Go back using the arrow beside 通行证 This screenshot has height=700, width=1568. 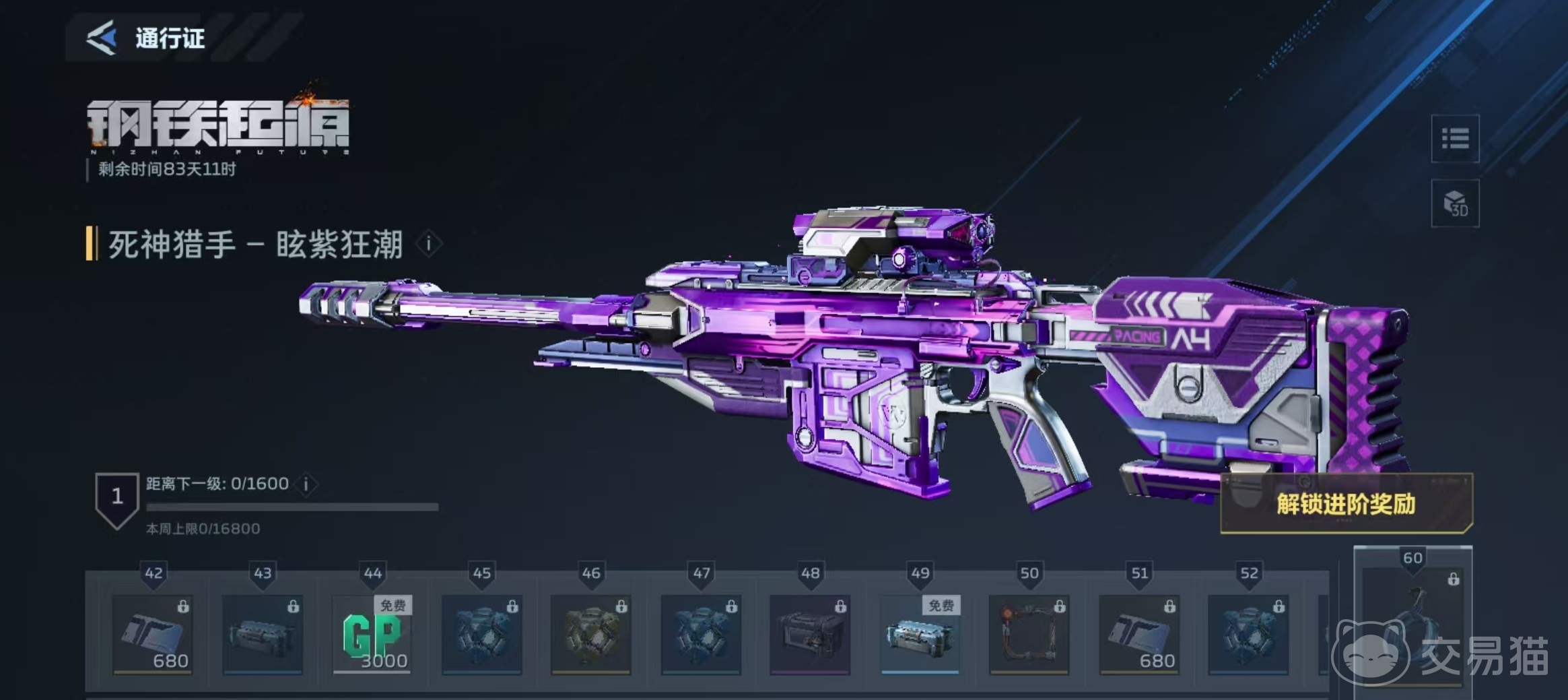[x=102, y=38]
